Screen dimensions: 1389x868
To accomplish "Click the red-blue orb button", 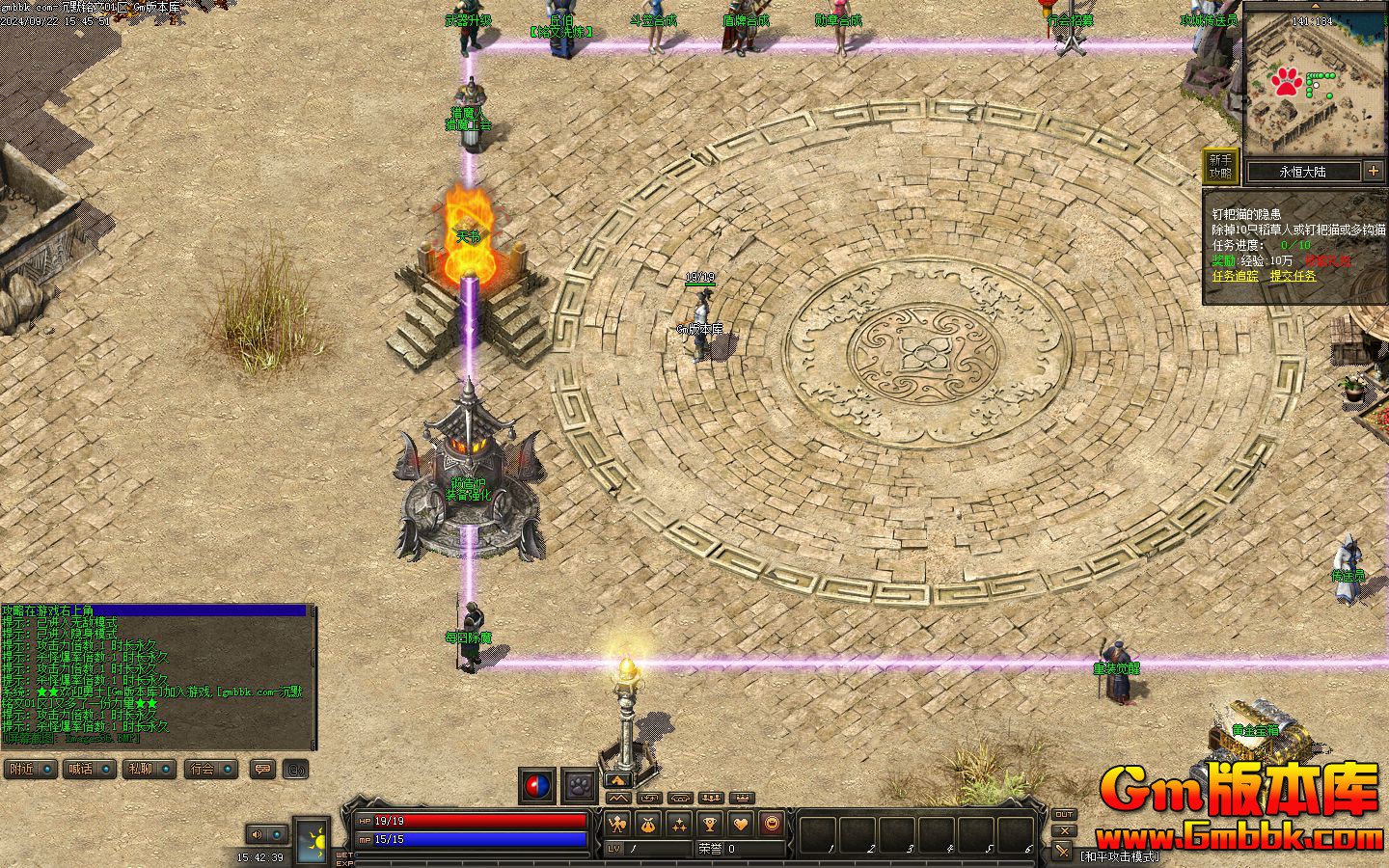I will tap(538, 786).
